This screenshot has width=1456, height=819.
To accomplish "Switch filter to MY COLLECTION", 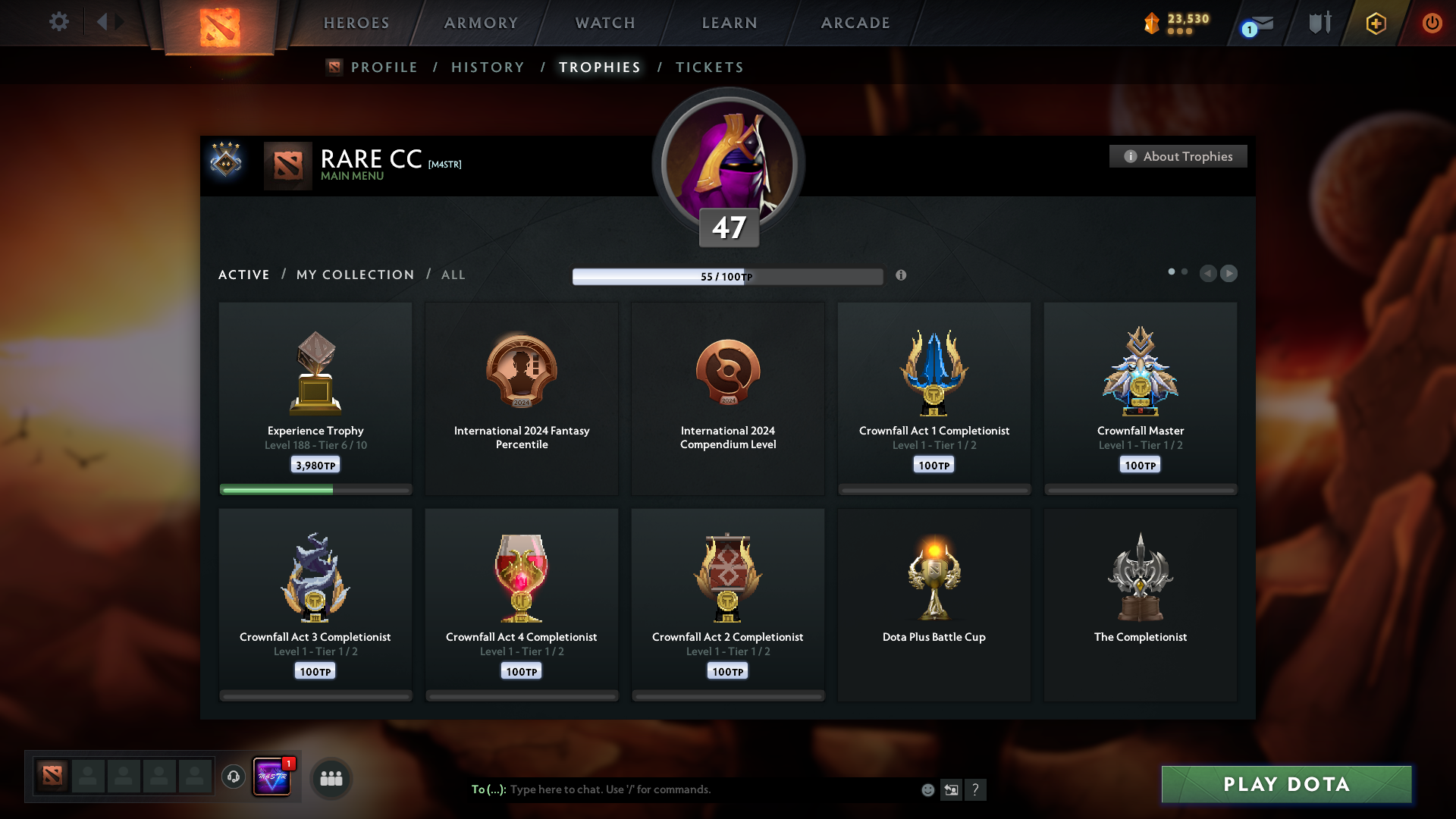I will pyautogui.click(x=354, y=275).
